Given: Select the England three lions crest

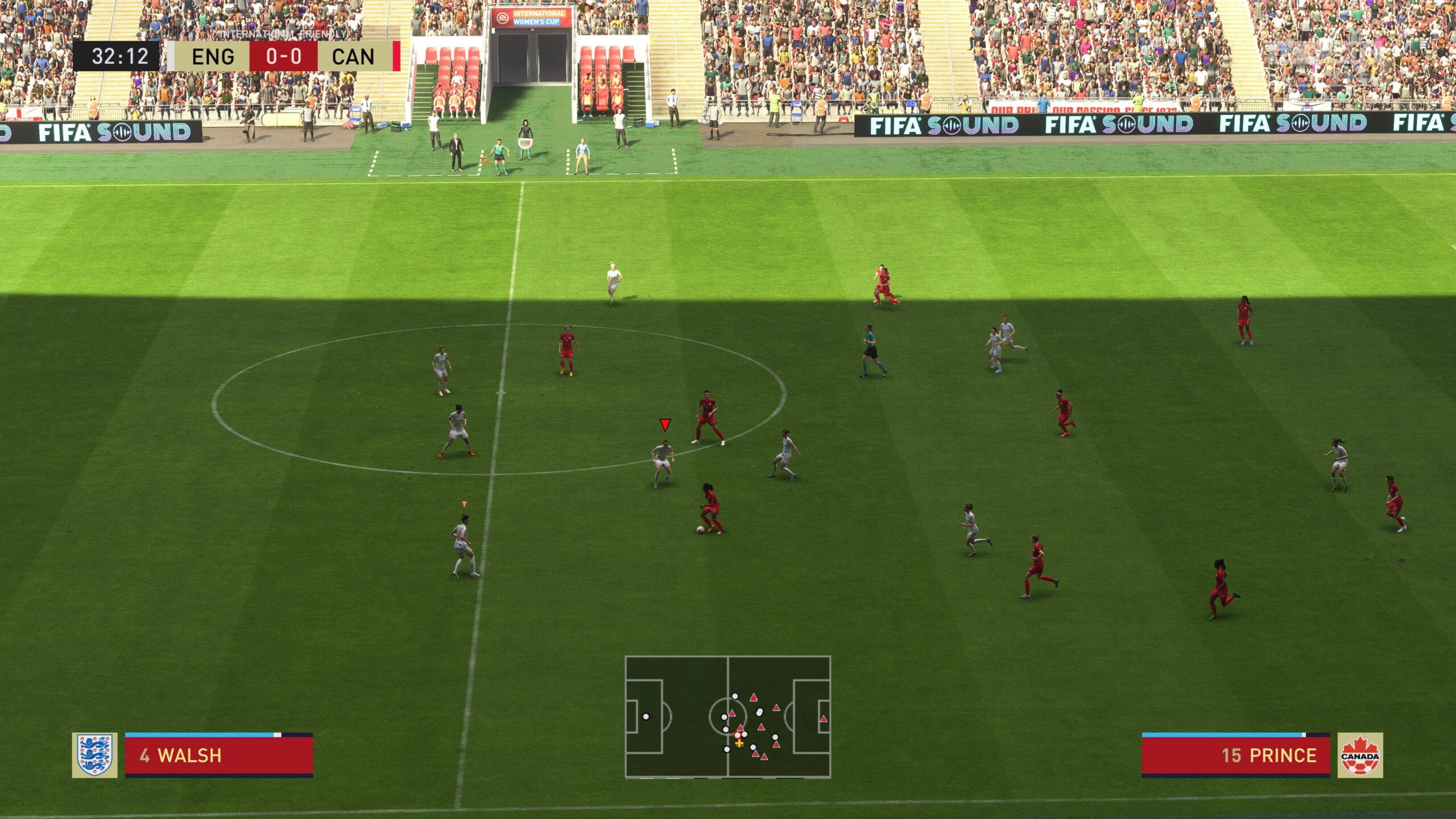Looking at the screenshot, I should [x=94, y=755].
